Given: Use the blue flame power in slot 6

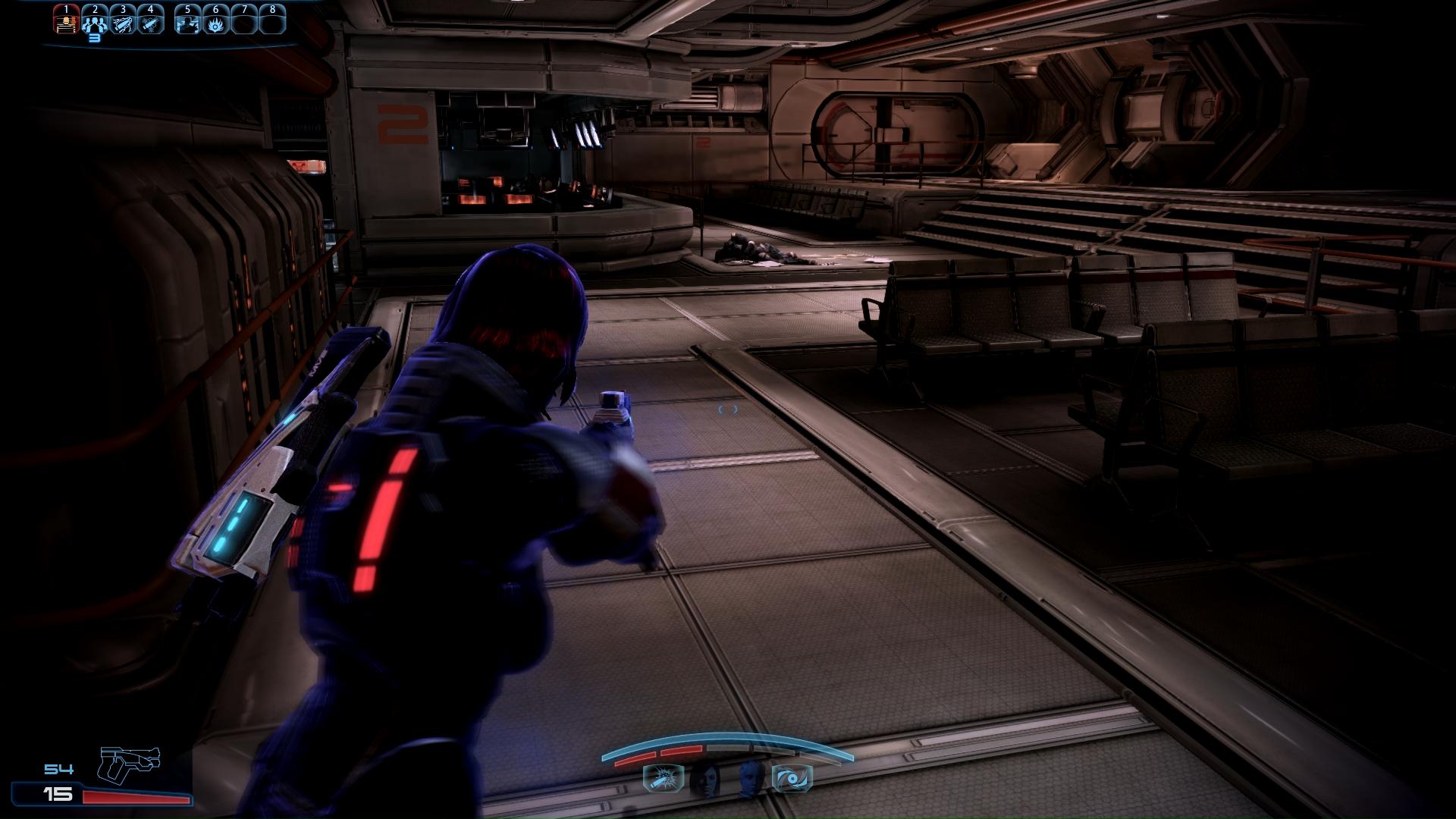Looking at the screenshot, I should (215, 21).
